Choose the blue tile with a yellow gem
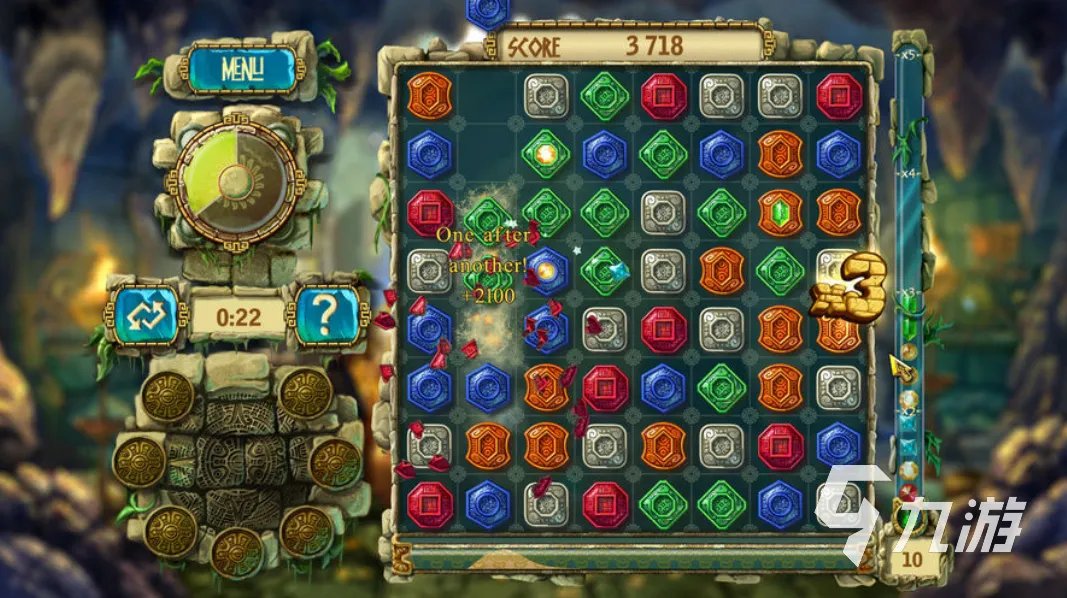 547,270
